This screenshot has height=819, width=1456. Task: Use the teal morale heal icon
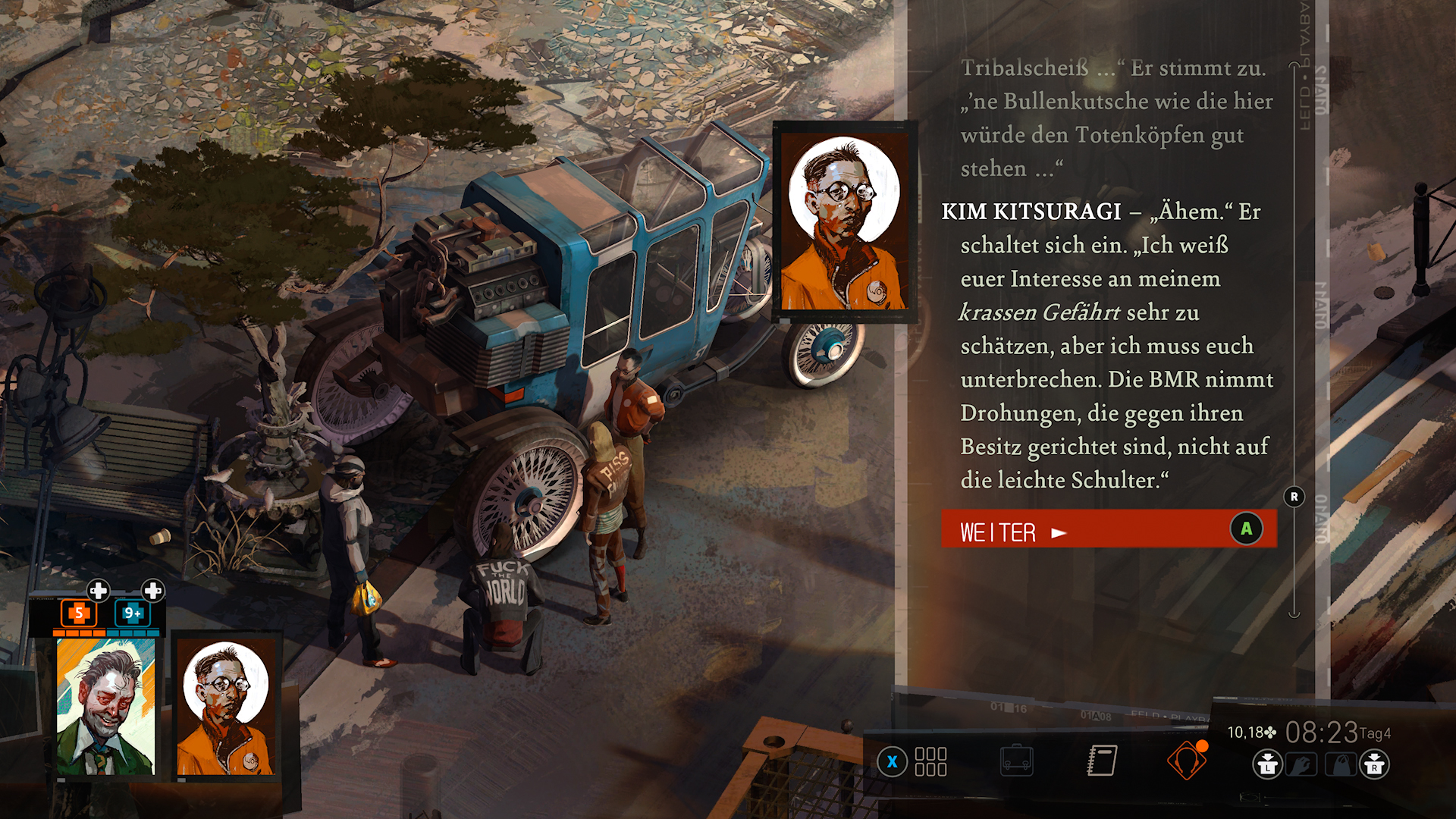point(133,613)
